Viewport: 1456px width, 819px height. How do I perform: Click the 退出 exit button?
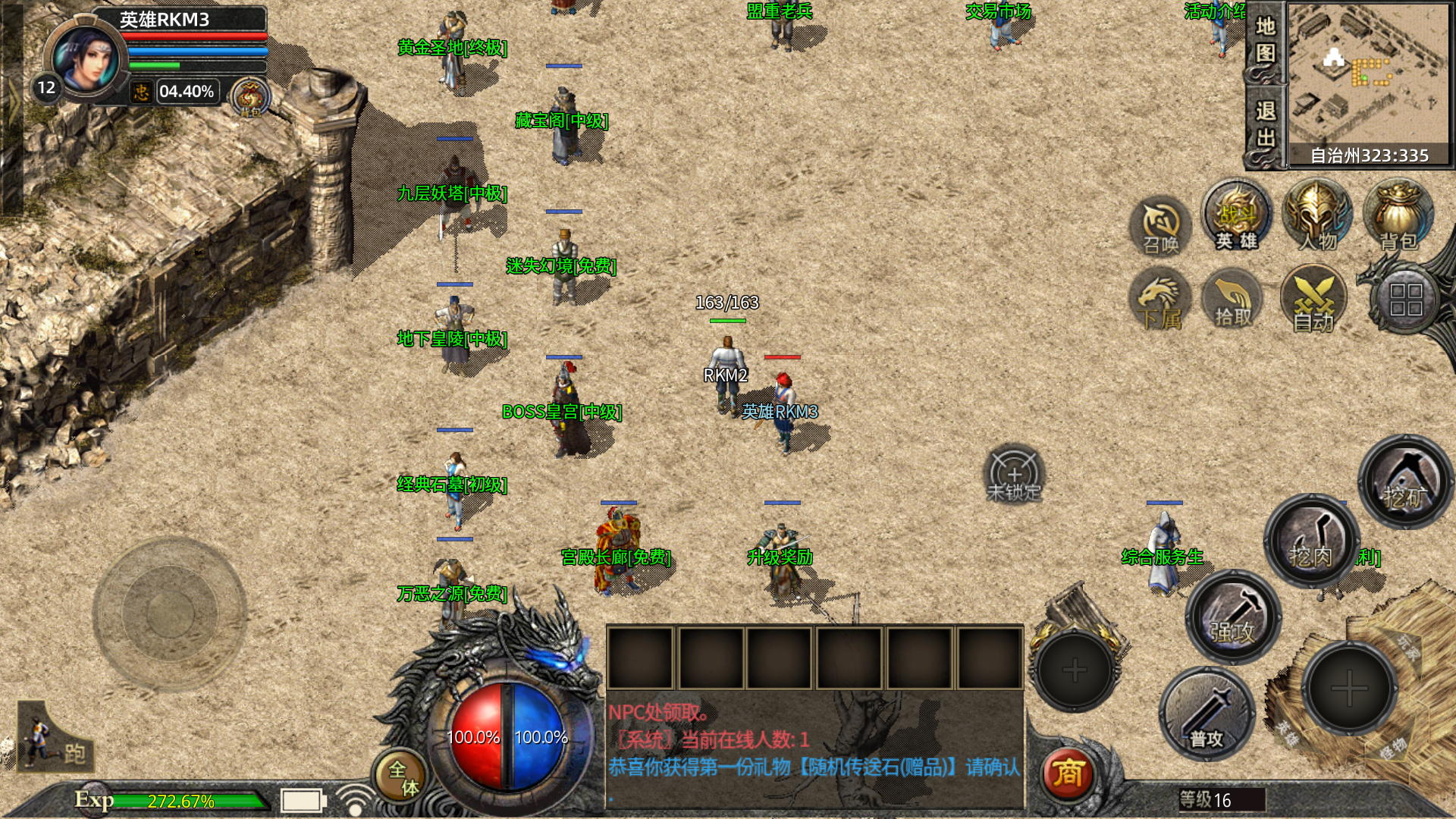[1265, 125]
